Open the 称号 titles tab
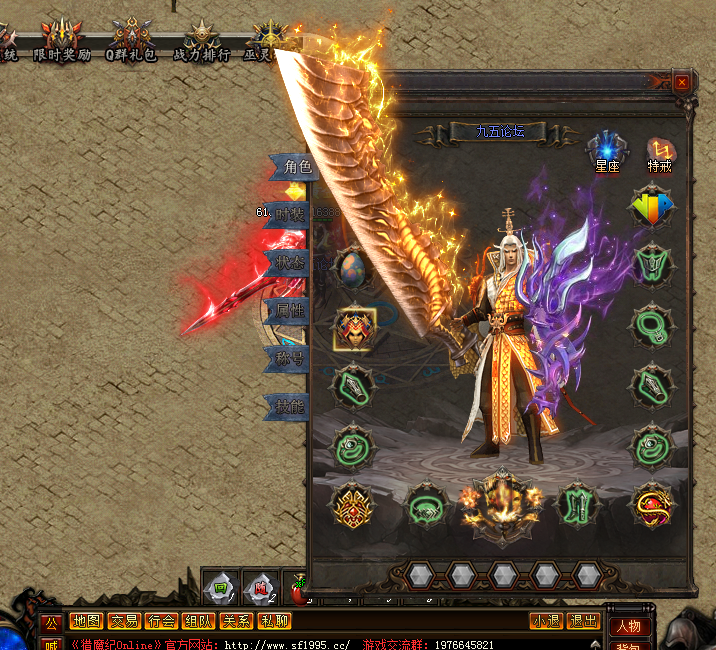Viewport: 716px width, 650px height. [290, 357]
